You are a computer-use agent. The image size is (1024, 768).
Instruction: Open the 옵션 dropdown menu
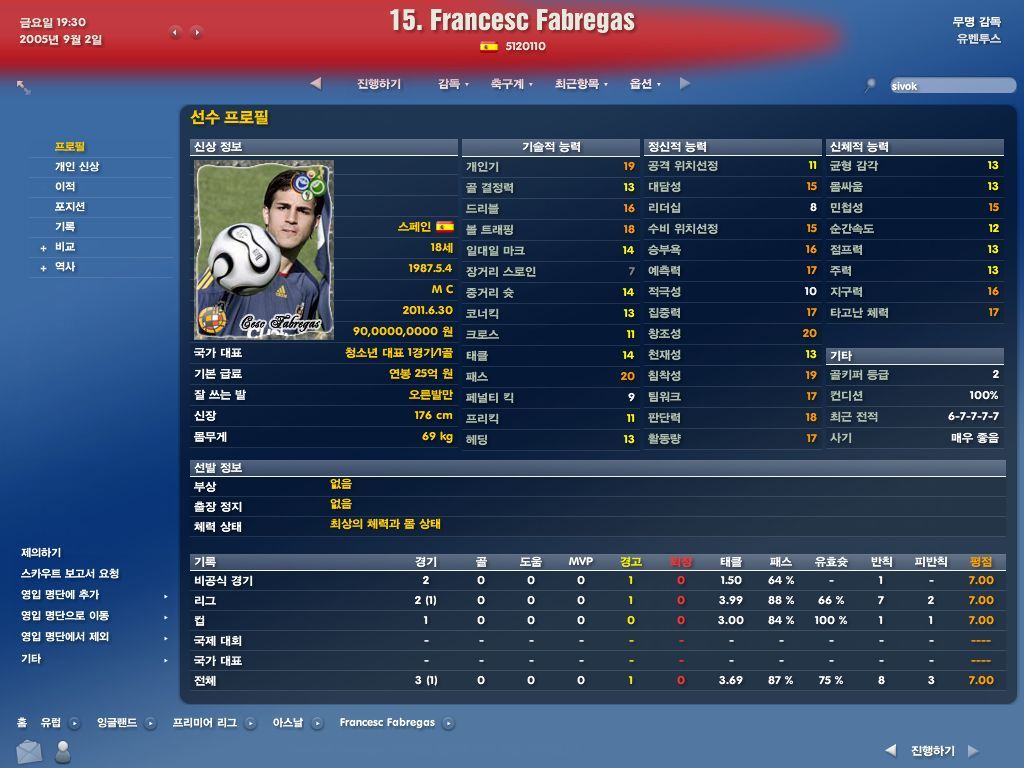click(x=644, y=84)
